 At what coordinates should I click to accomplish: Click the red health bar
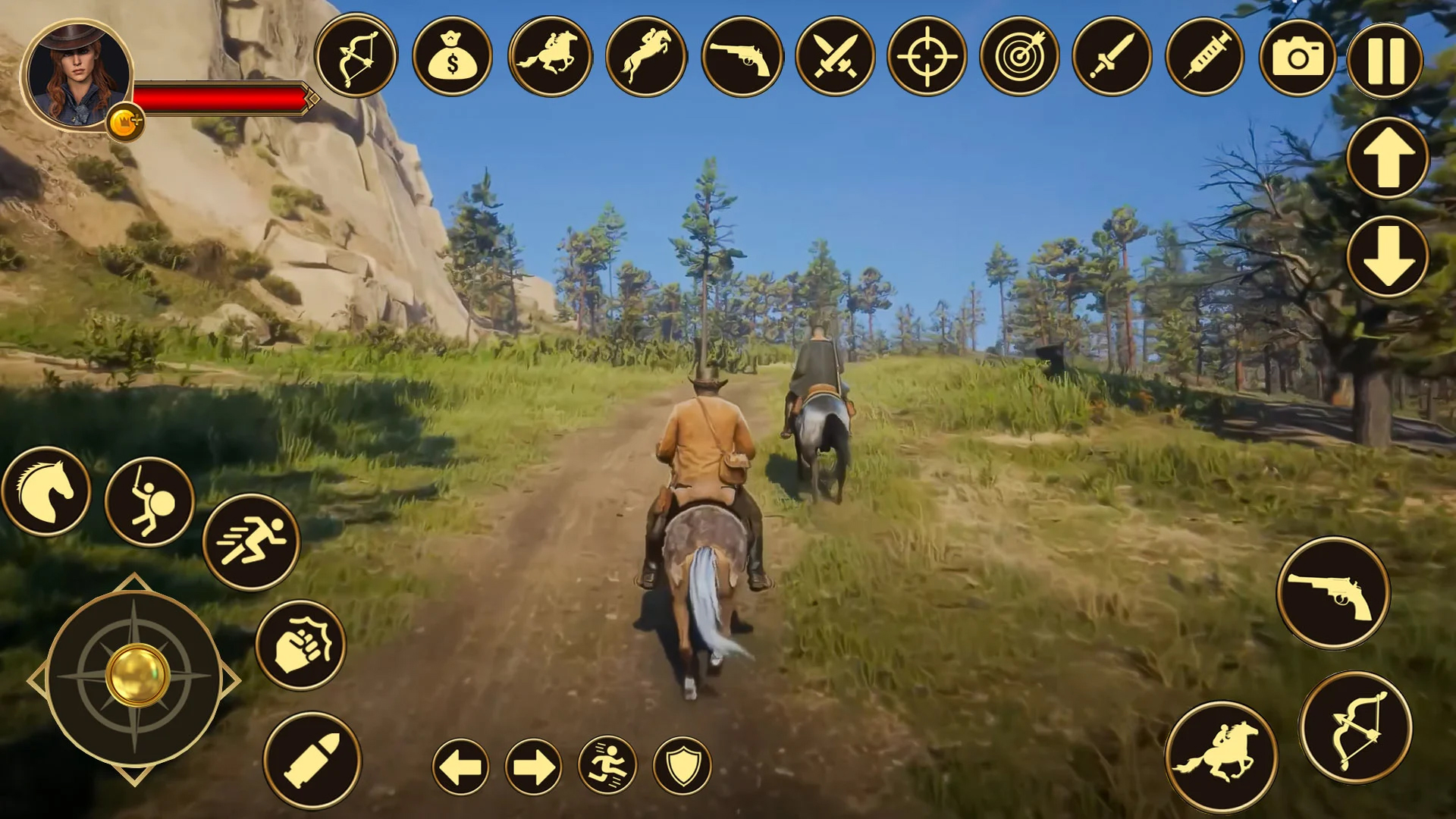coord(220,96)
